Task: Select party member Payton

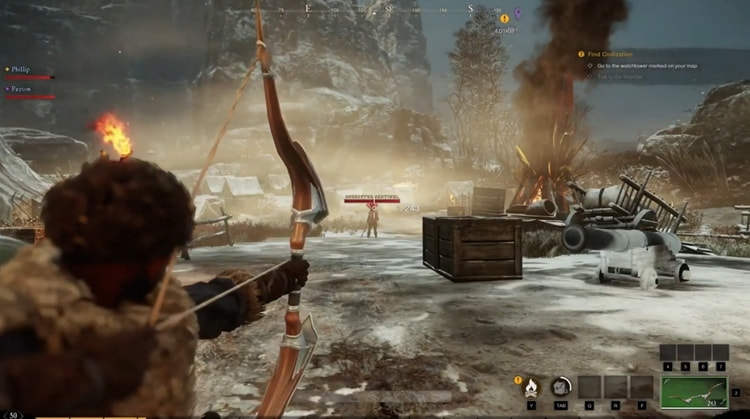Action: point(21,88)
